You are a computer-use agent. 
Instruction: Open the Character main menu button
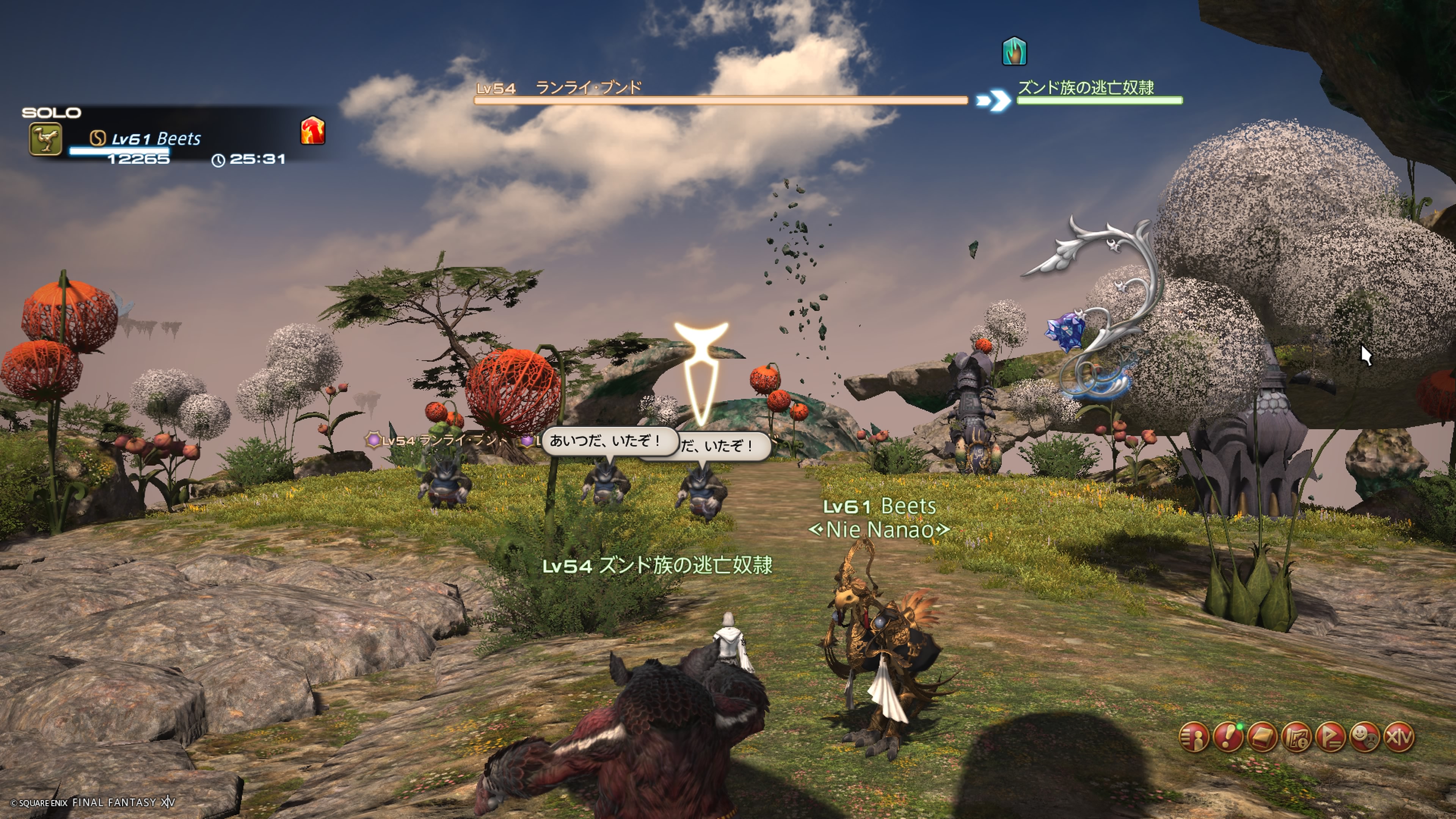[1194, 737]
